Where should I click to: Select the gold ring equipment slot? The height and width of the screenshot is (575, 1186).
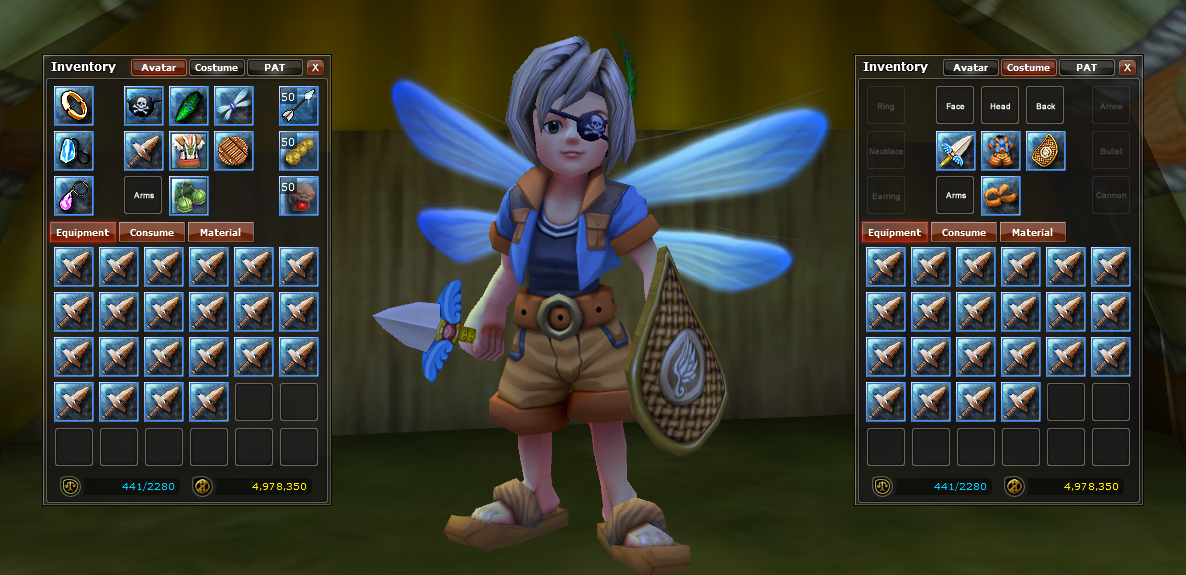click(x=74, y=105)
